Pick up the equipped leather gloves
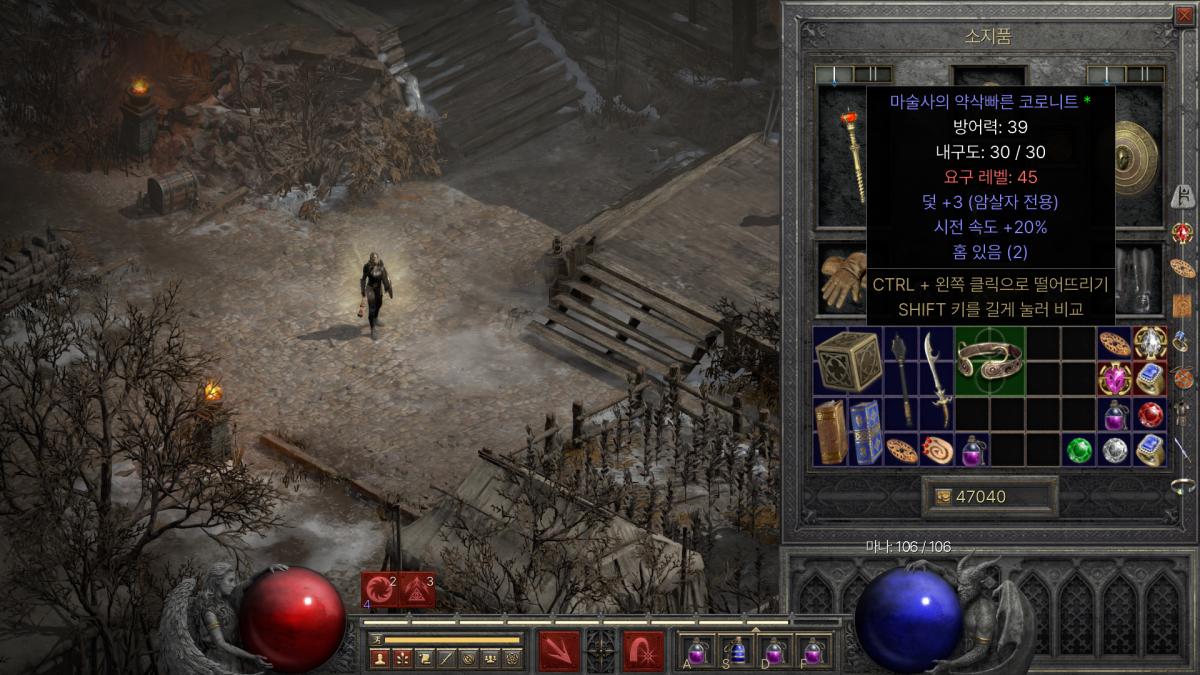 point(842,280)
